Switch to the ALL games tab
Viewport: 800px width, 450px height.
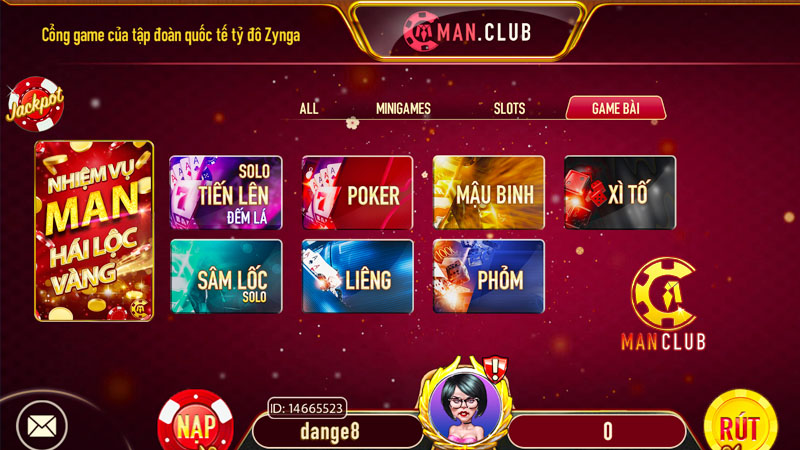tap(309, 109)
